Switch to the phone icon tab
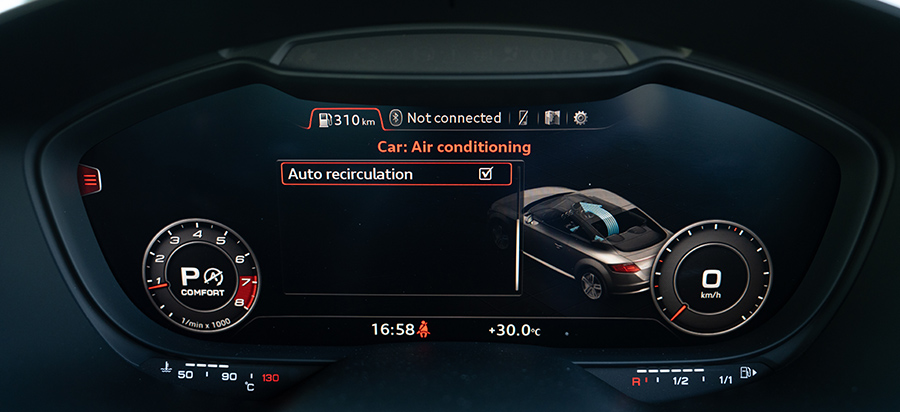The image size is (900, 412). click(522, 118)
